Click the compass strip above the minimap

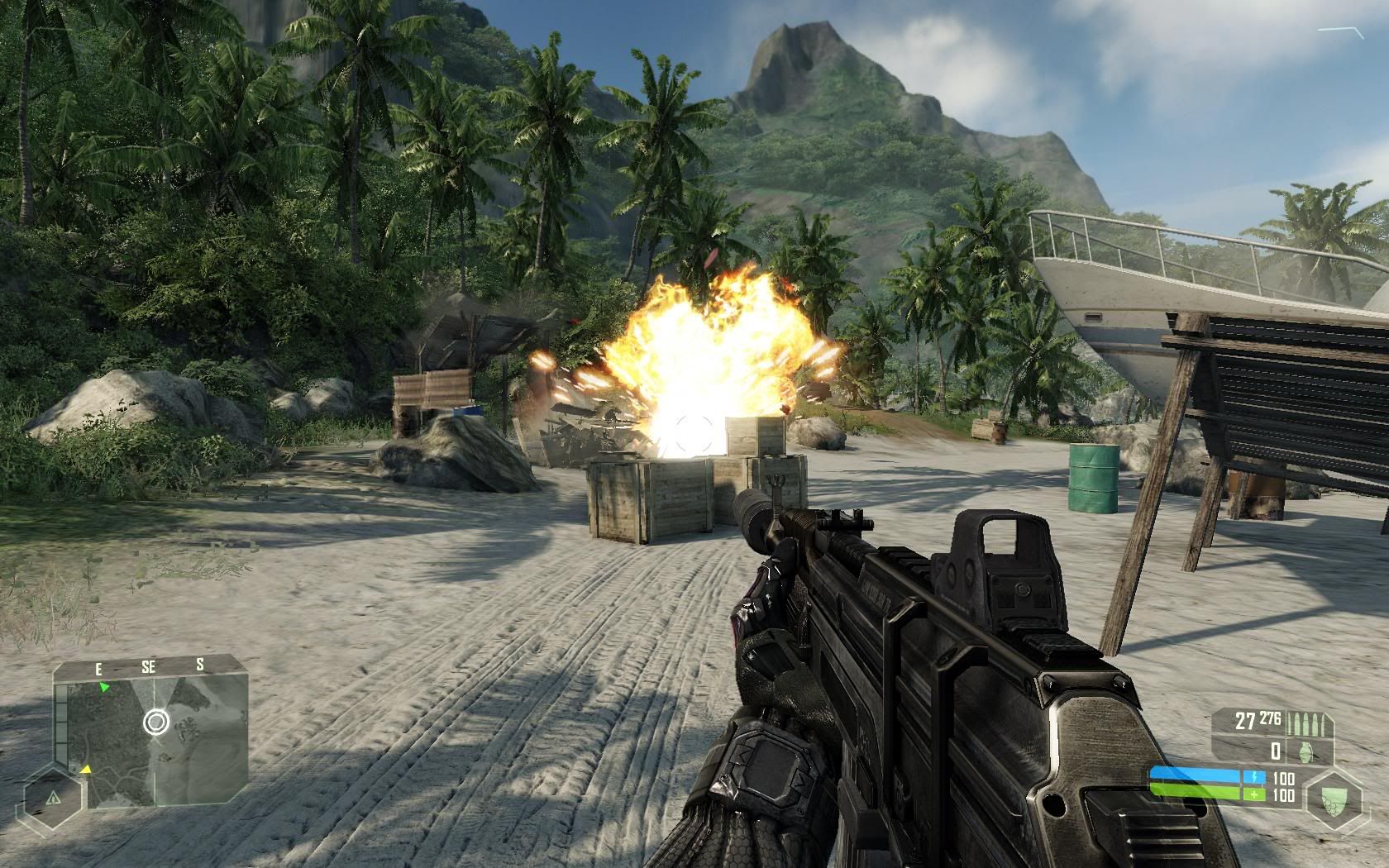149,666
